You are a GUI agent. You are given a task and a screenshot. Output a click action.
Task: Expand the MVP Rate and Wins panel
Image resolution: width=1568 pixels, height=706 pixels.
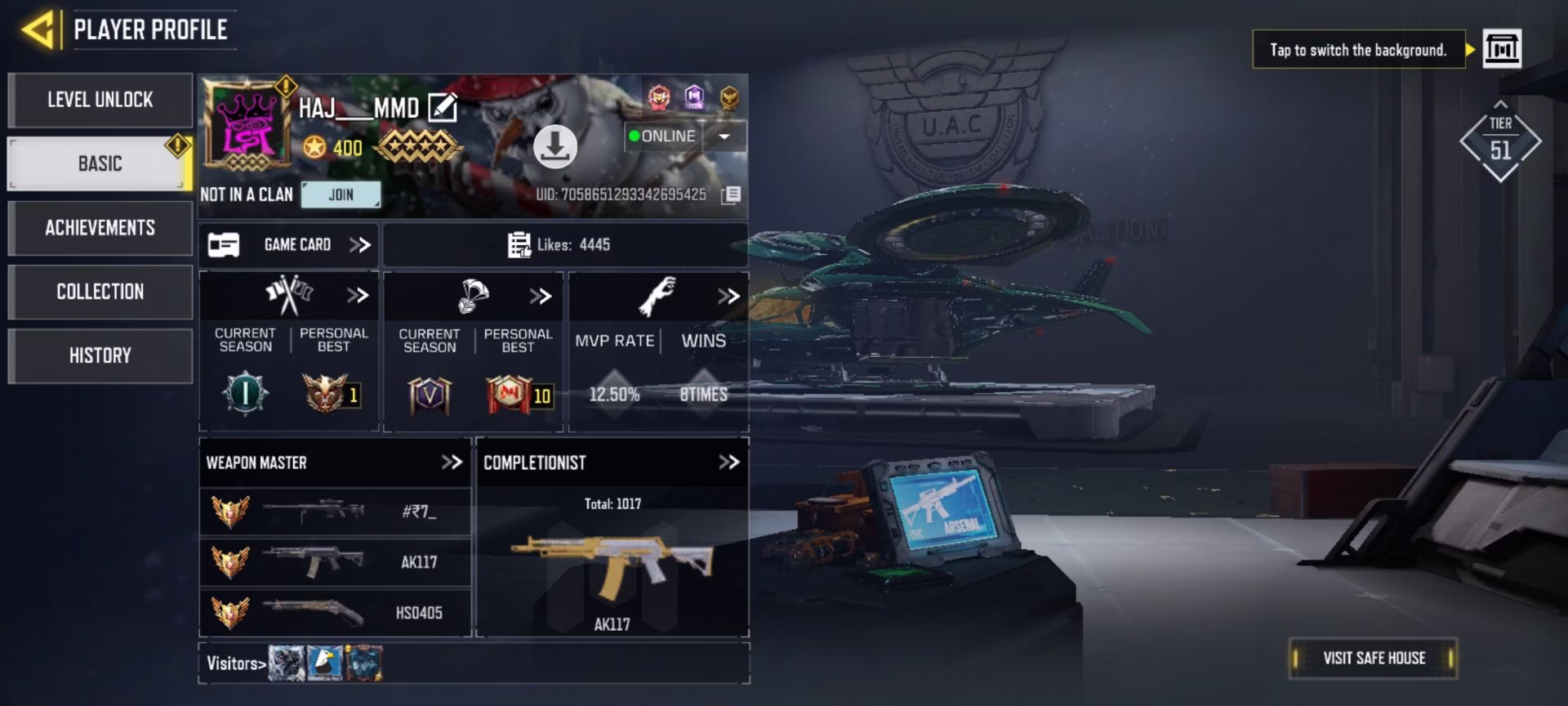pyautogui.click(x=728, y=296)
